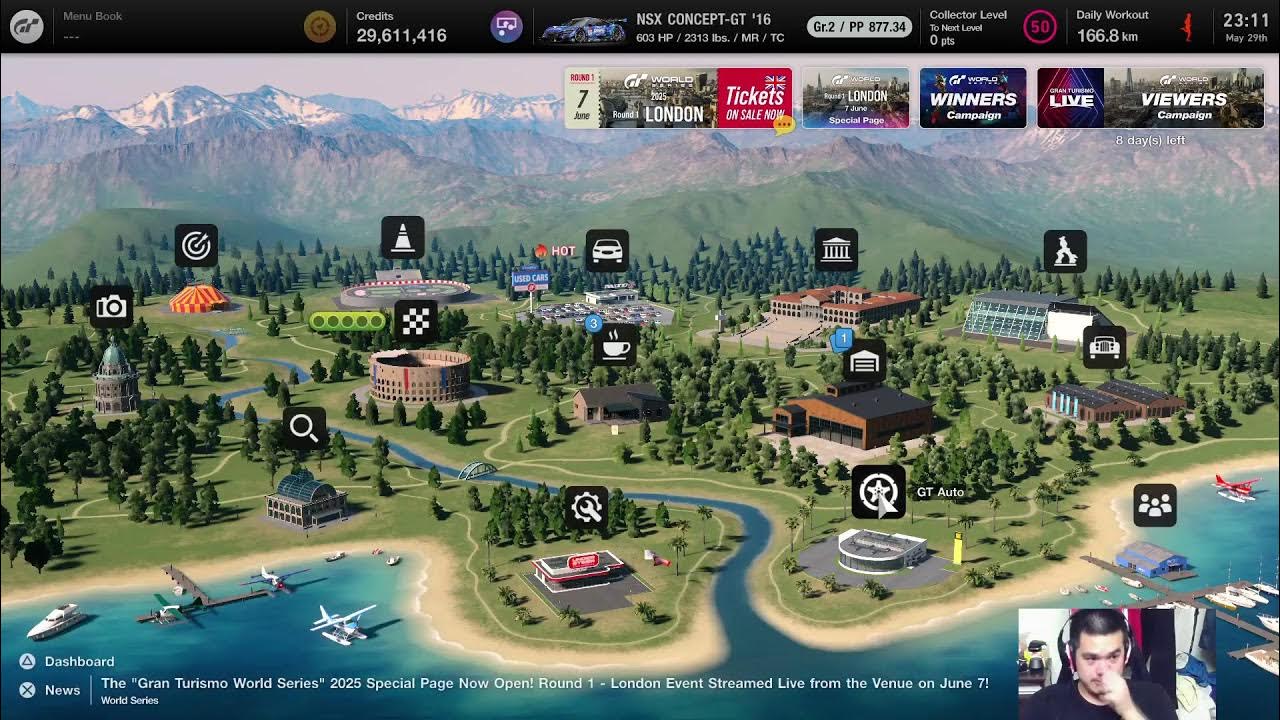Screen dimensions: 1280x720
Task: Open Scapes via the camera icon
Action: coord(111,307)
